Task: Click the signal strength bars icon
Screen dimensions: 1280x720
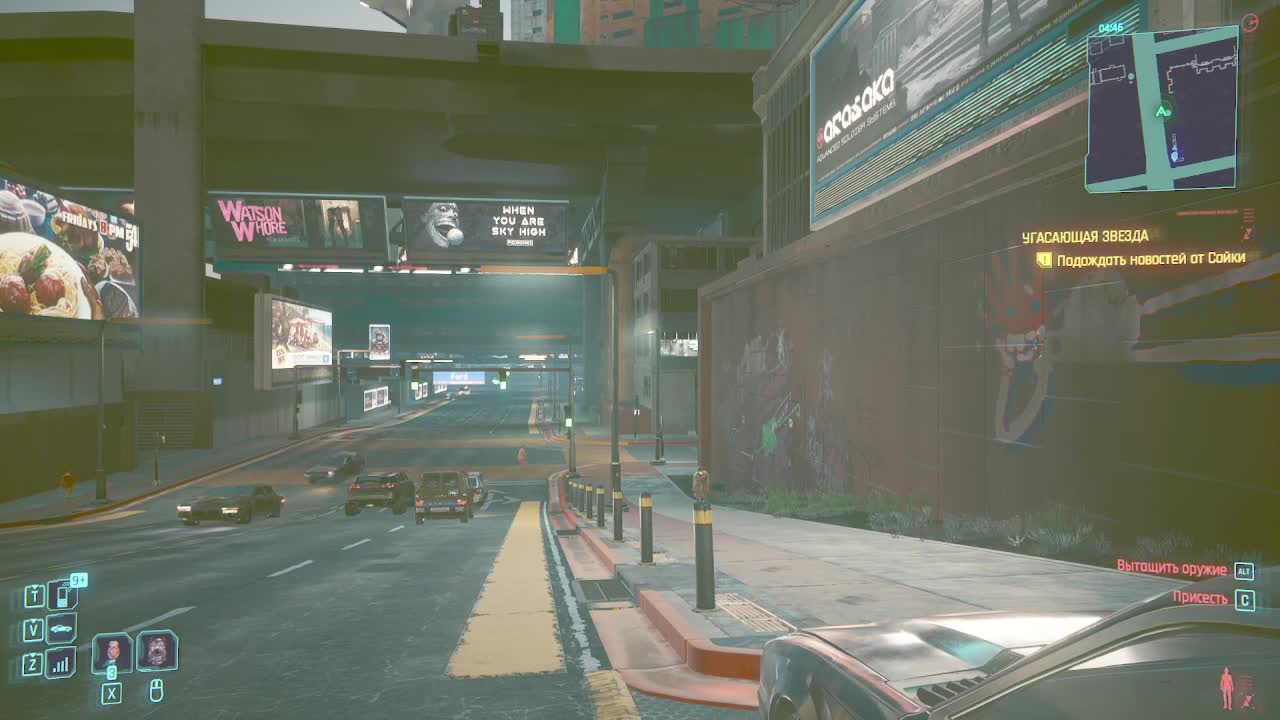Action: [60, 663]
